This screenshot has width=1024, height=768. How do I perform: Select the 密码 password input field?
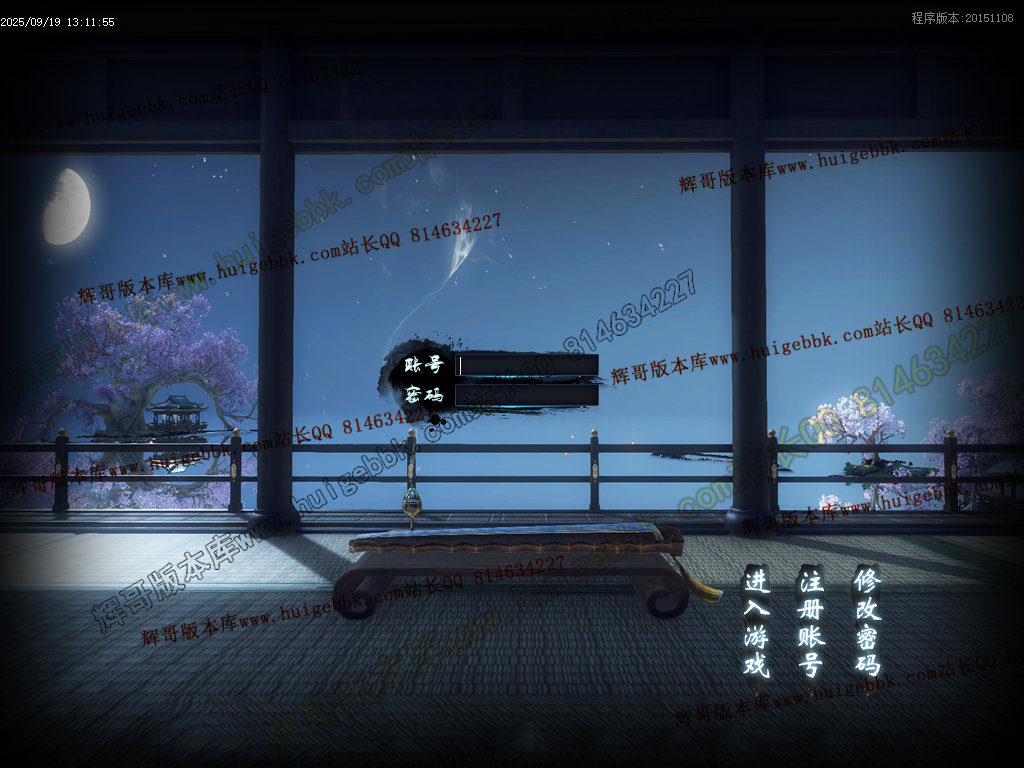click(x=527, y=395)
